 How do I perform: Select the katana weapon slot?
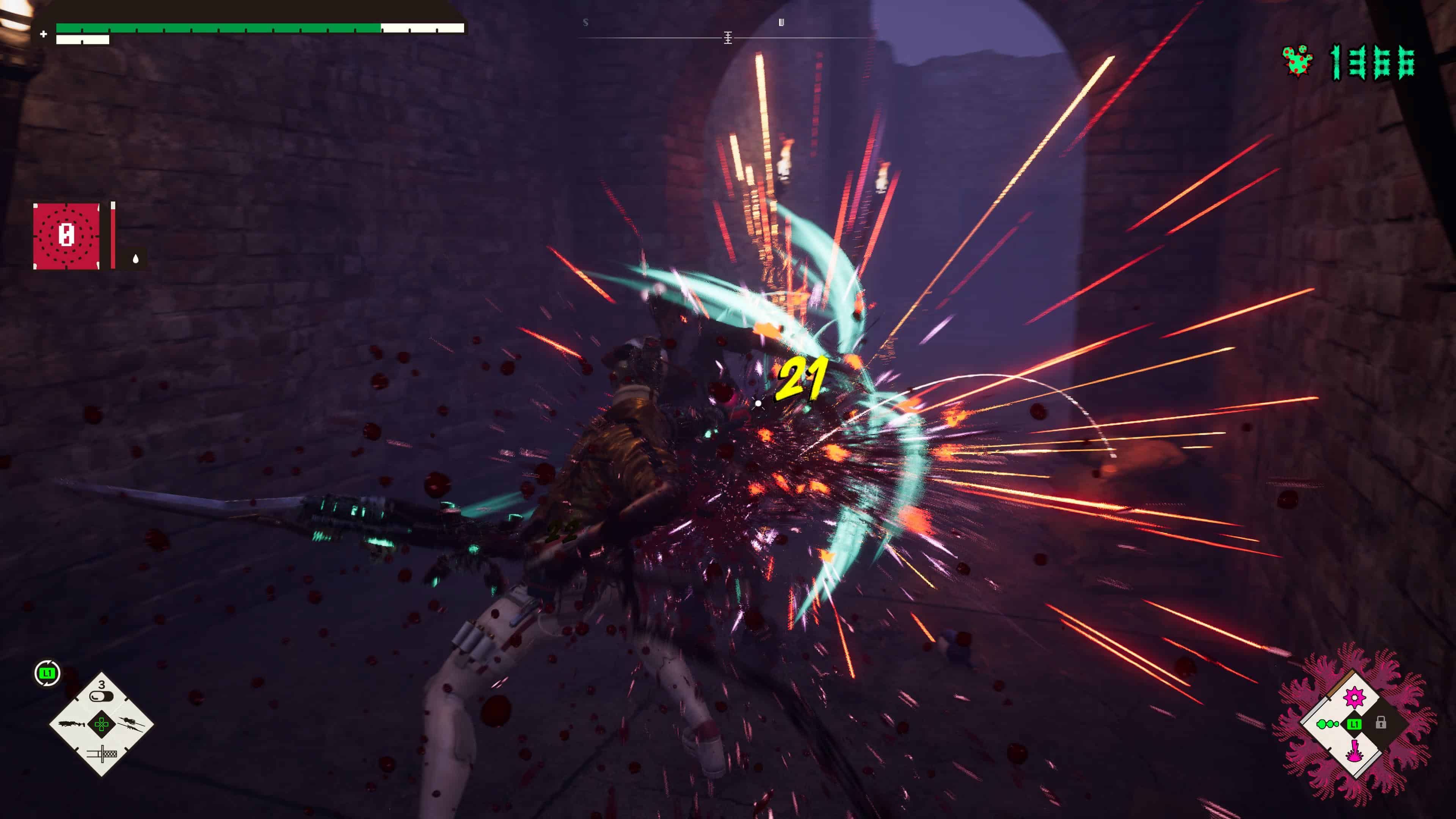(x=102, y=753)
